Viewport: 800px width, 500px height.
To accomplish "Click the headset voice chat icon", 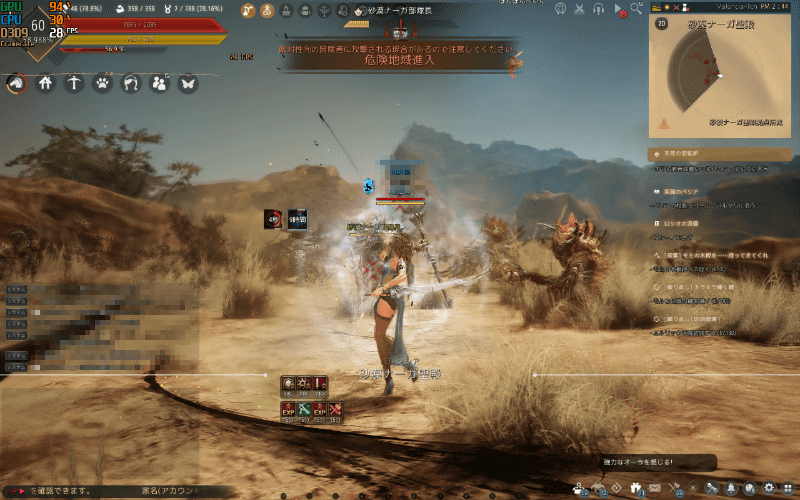I will (598, 9).
